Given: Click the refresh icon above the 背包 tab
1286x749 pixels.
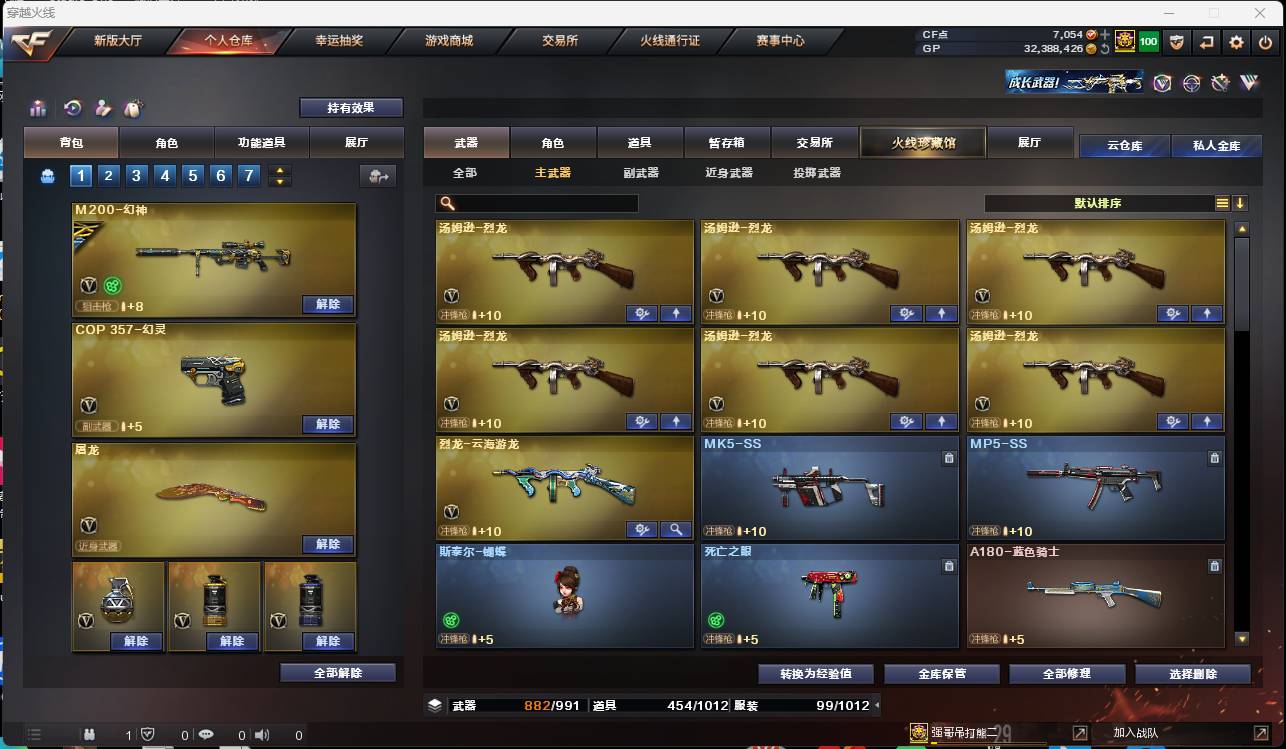Looking at the screenshot, I should tap(71, 108).
